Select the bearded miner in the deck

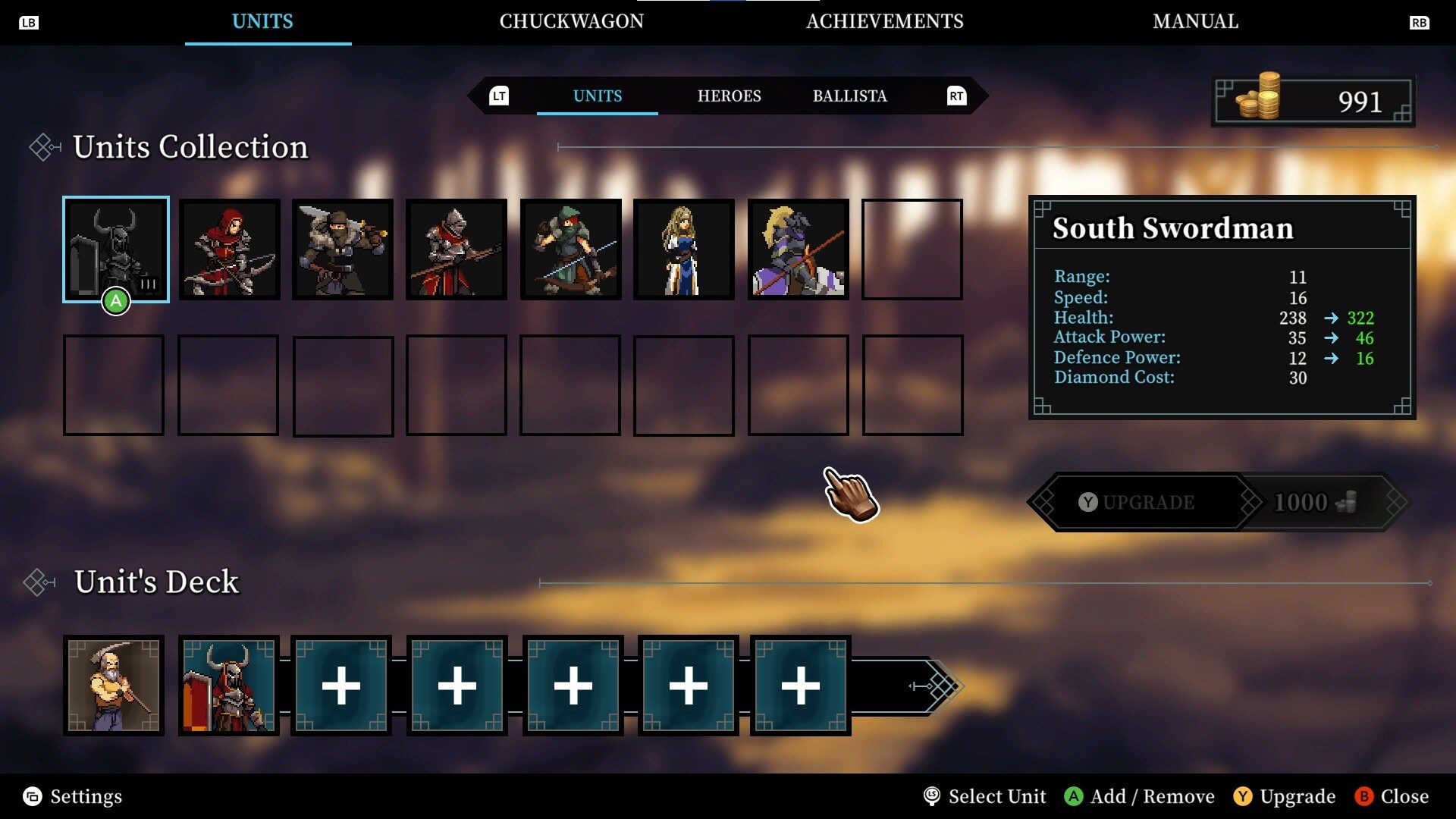(114, 686)
